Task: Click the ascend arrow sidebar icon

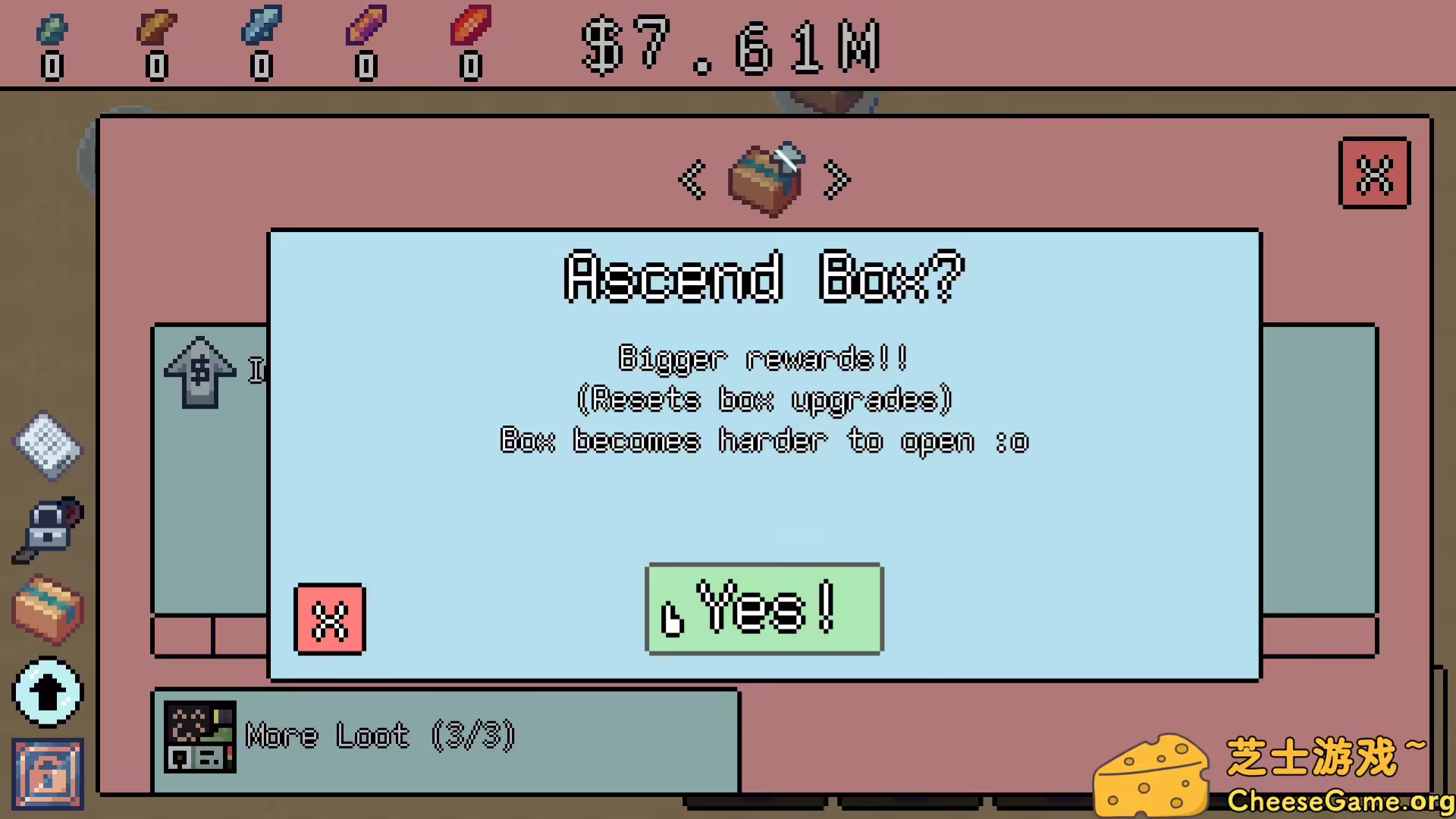Action: (47, 694)
